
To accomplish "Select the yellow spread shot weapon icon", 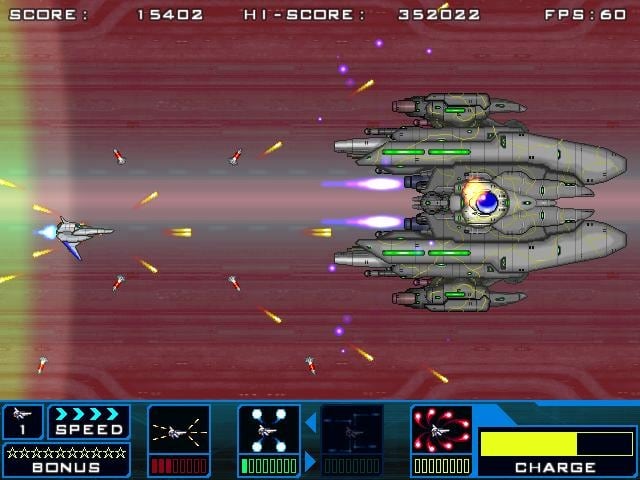I will pos(179,430).
